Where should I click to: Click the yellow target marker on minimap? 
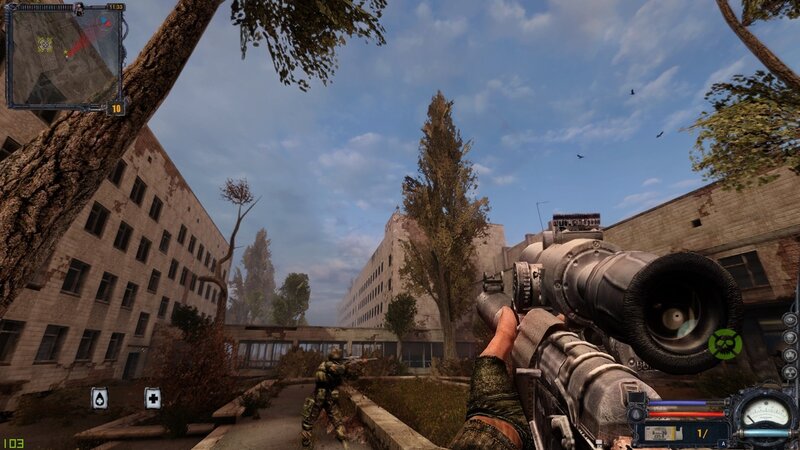pos(44,44)
